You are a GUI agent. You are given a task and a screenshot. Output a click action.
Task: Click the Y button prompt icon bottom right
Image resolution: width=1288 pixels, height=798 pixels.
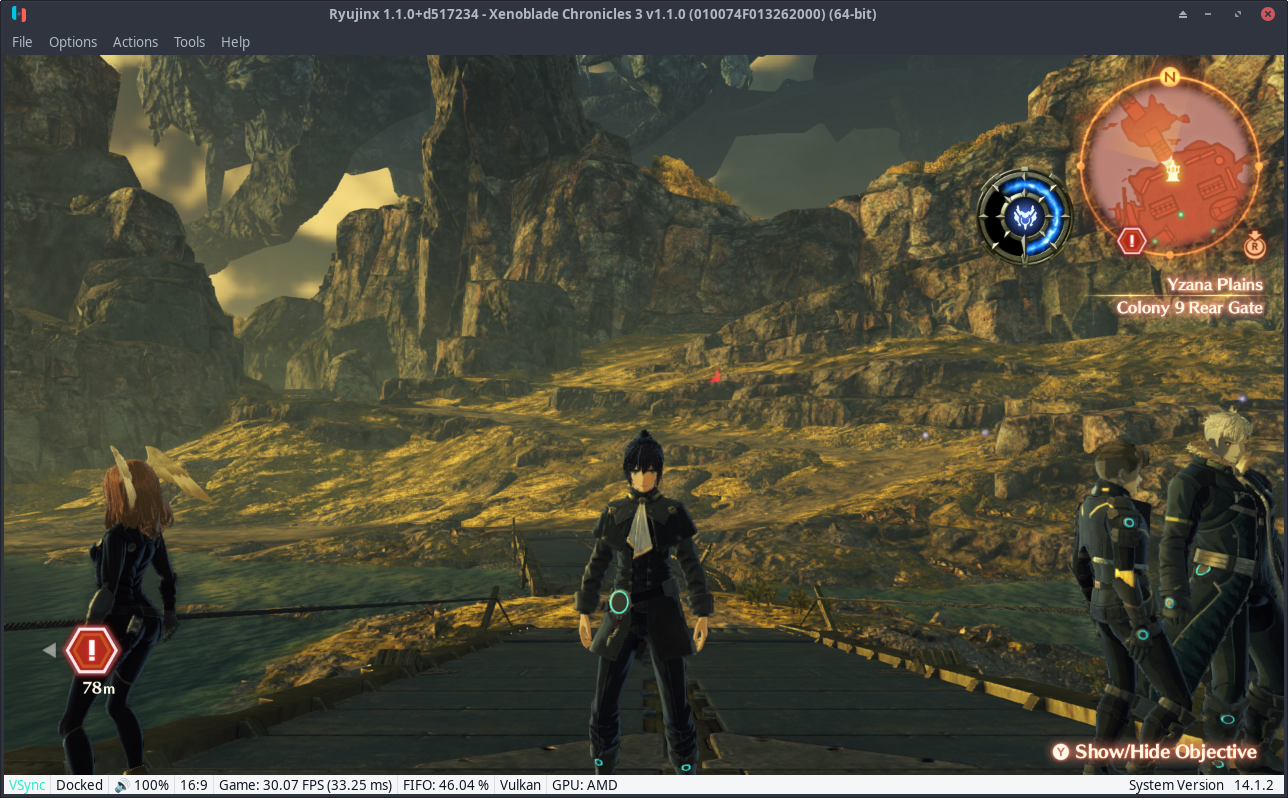pyautogui.click(x=1060, y=751)
